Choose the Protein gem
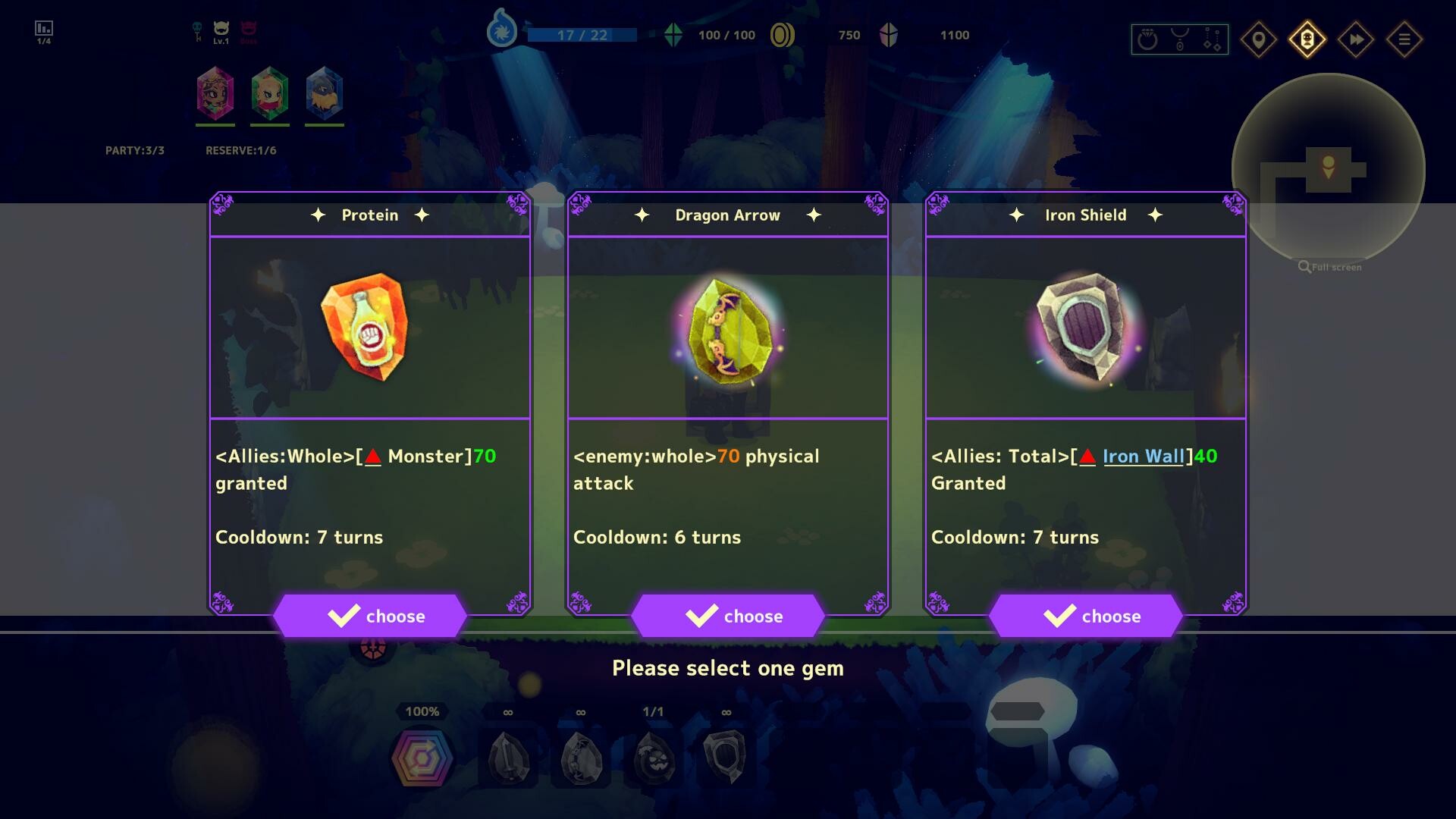 point(372,616)
